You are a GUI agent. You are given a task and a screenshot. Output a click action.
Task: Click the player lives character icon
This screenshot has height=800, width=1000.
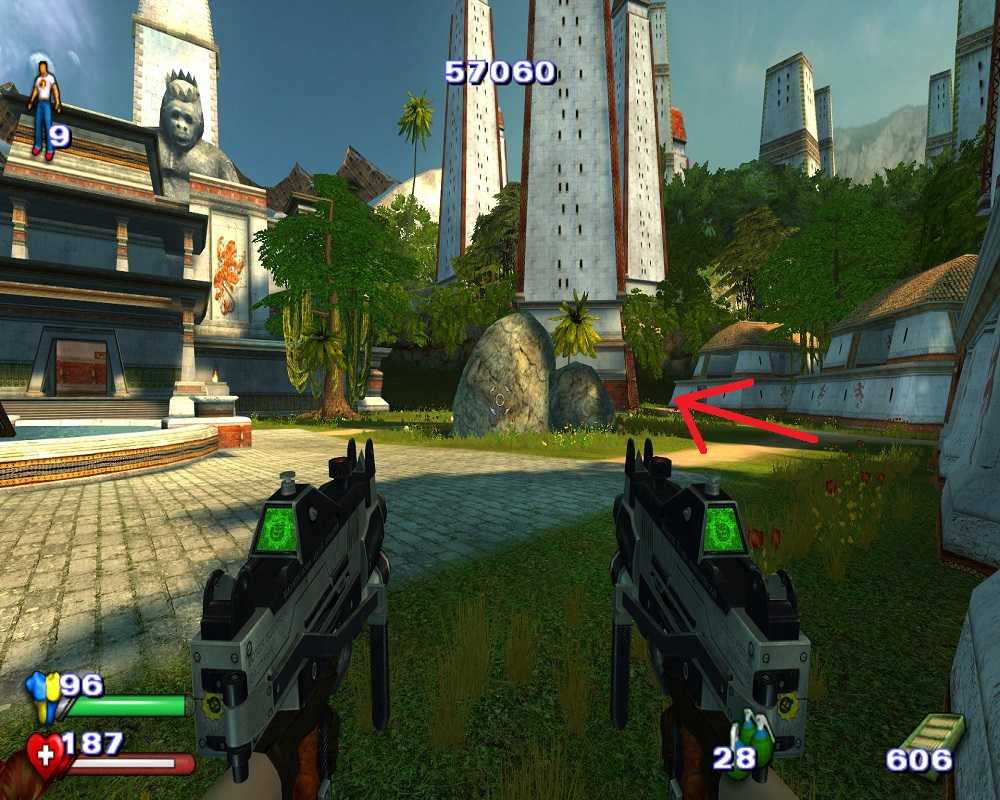click(43, 108)
